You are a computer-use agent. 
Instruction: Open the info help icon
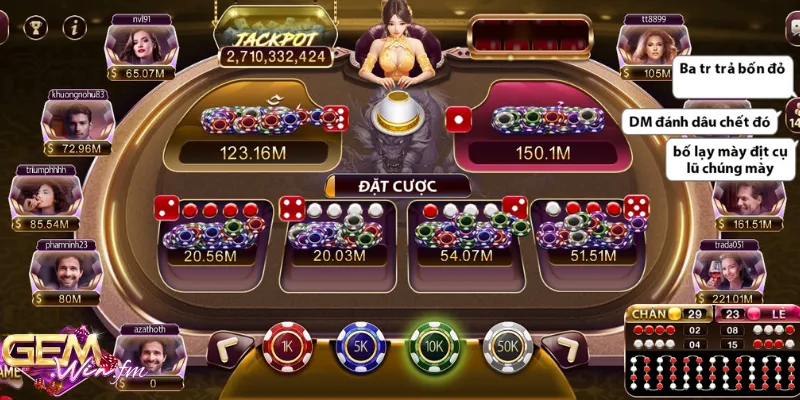point(72,27)
